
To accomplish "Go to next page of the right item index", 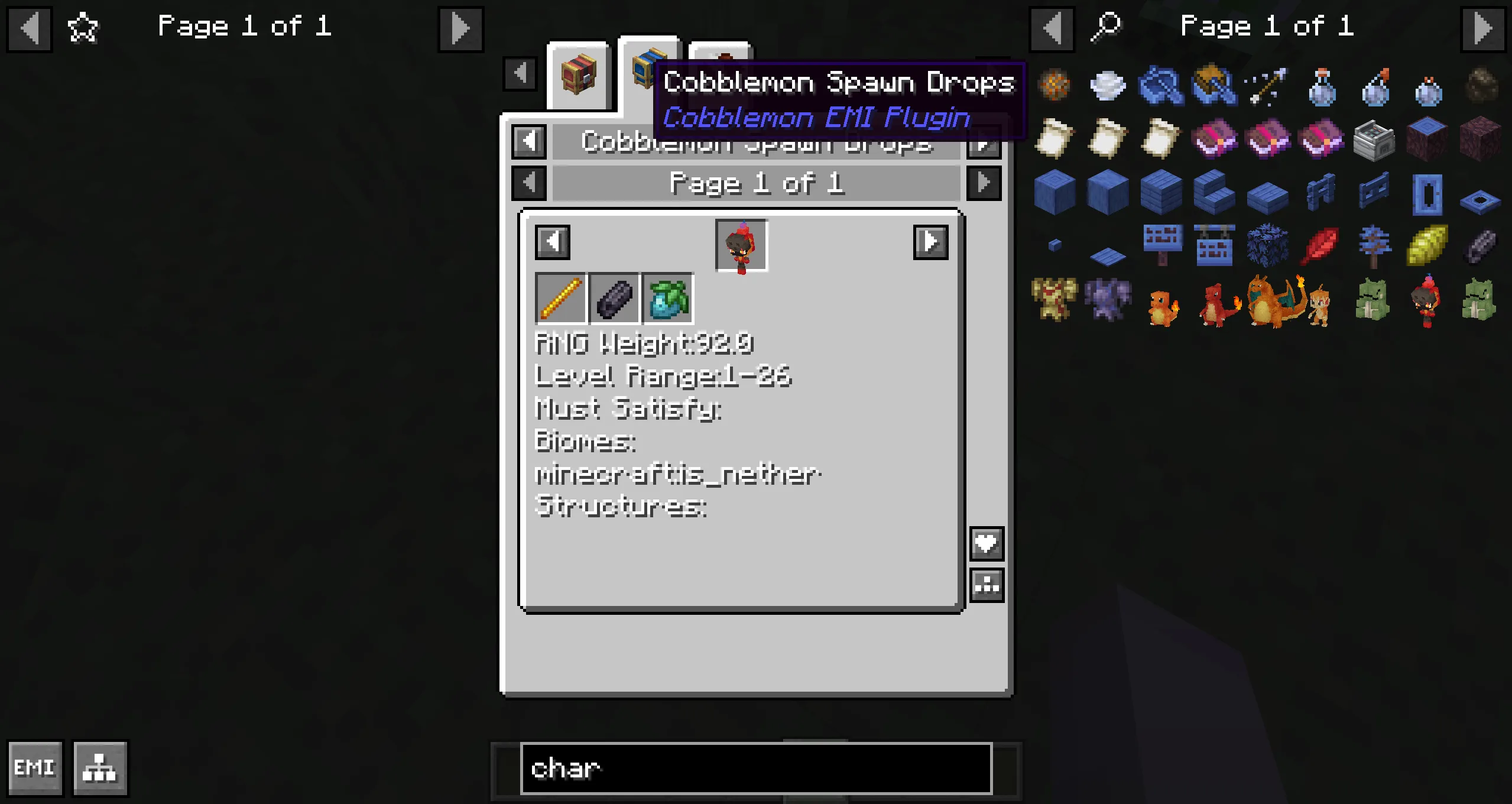I will pos(1482,28).
